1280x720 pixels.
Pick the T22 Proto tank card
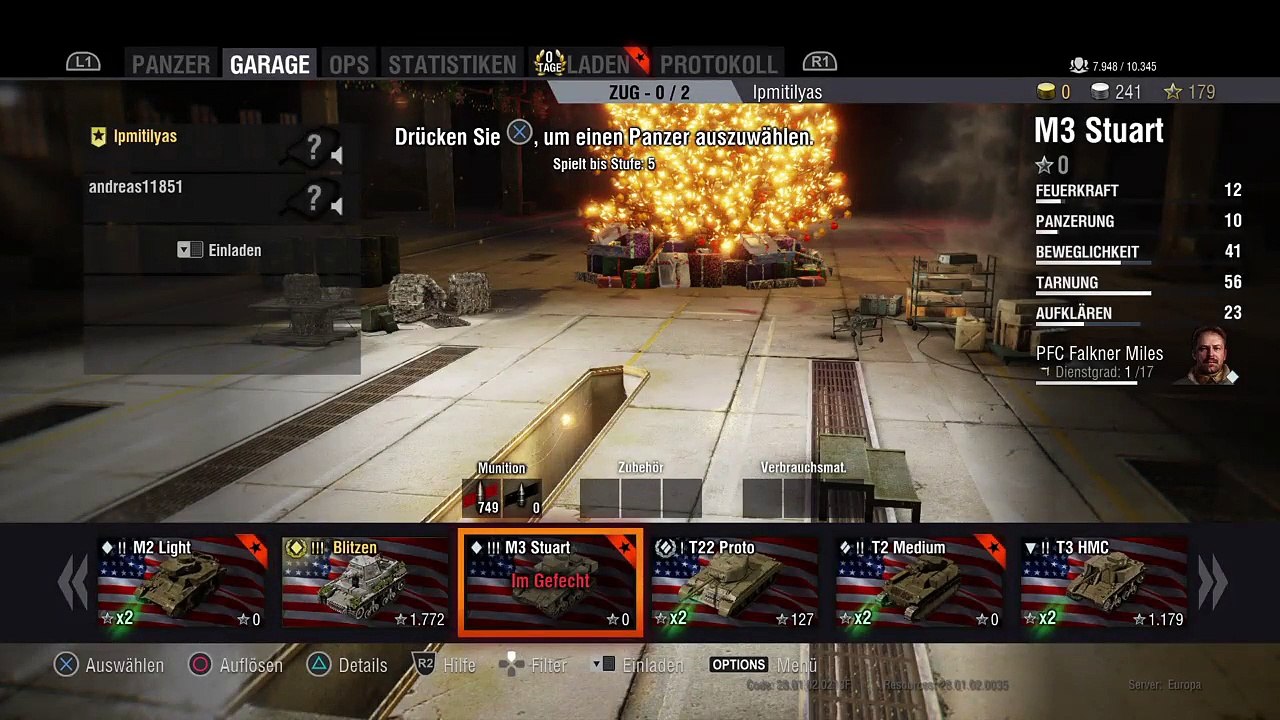[735, 583]
